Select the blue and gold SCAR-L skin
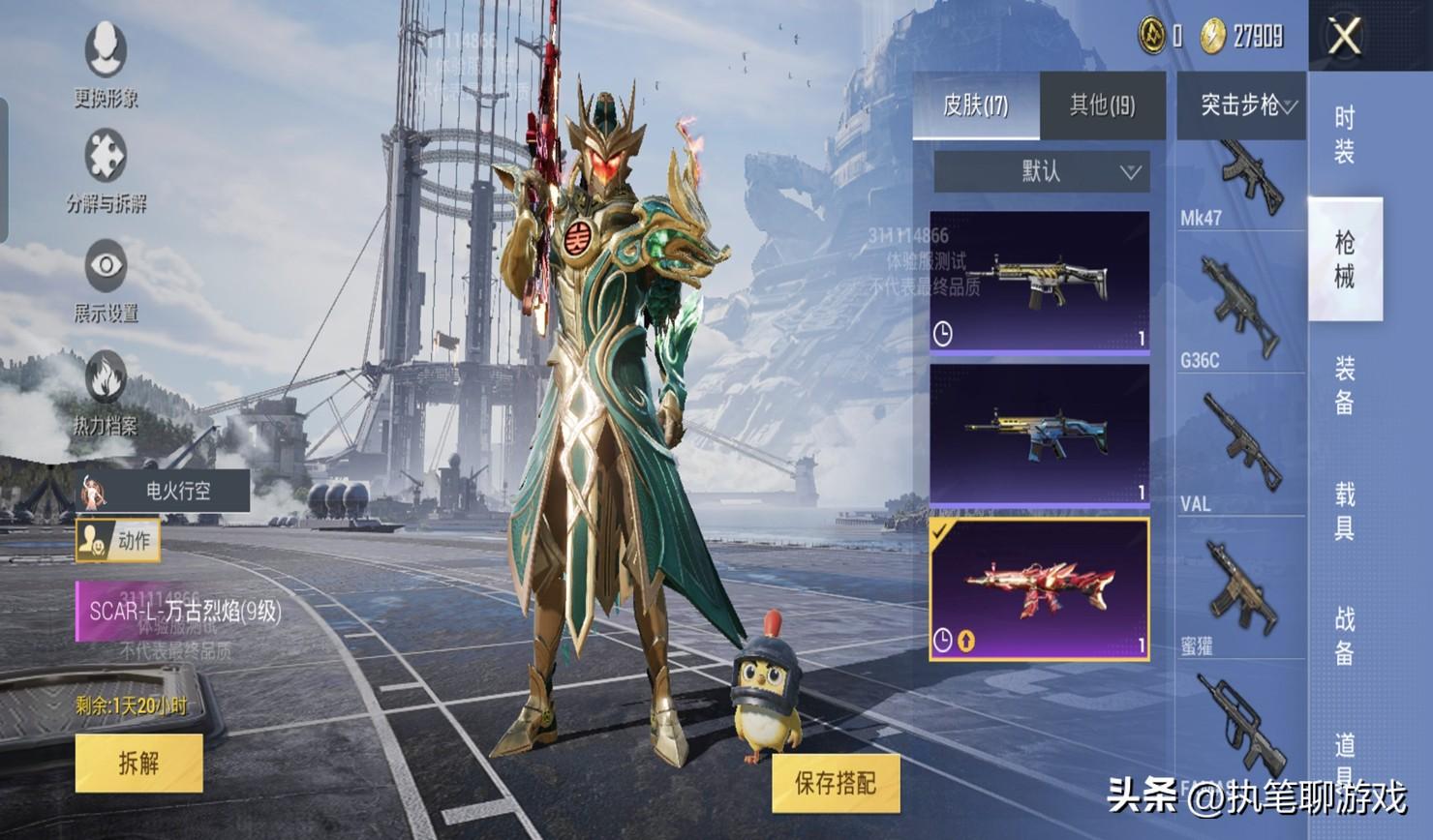The height and width of the screenshot is (840, 1433). coord(1040,435)
